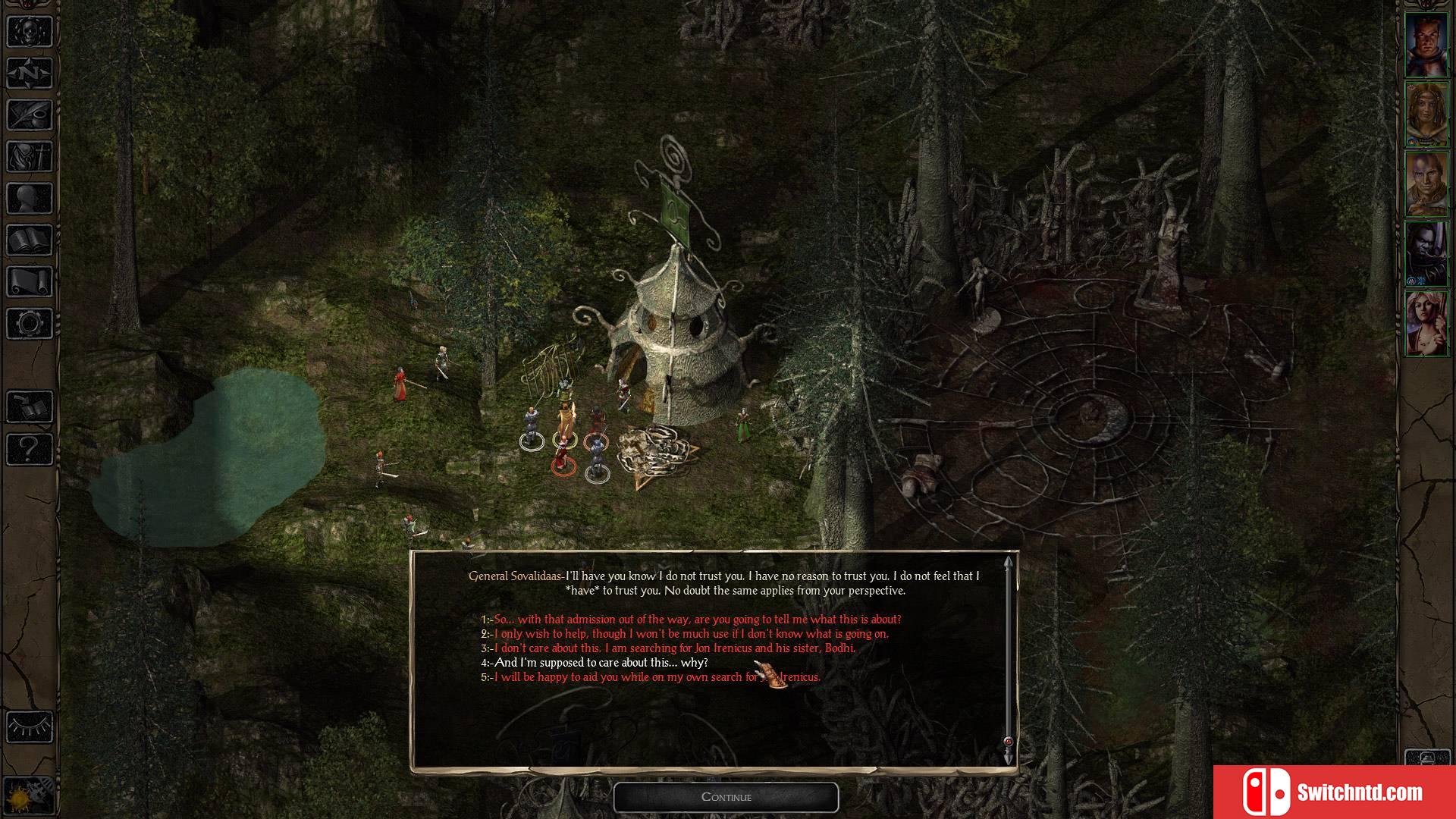Open the area map compass icon
The image size is (1456, 819).
coord(30,74)
